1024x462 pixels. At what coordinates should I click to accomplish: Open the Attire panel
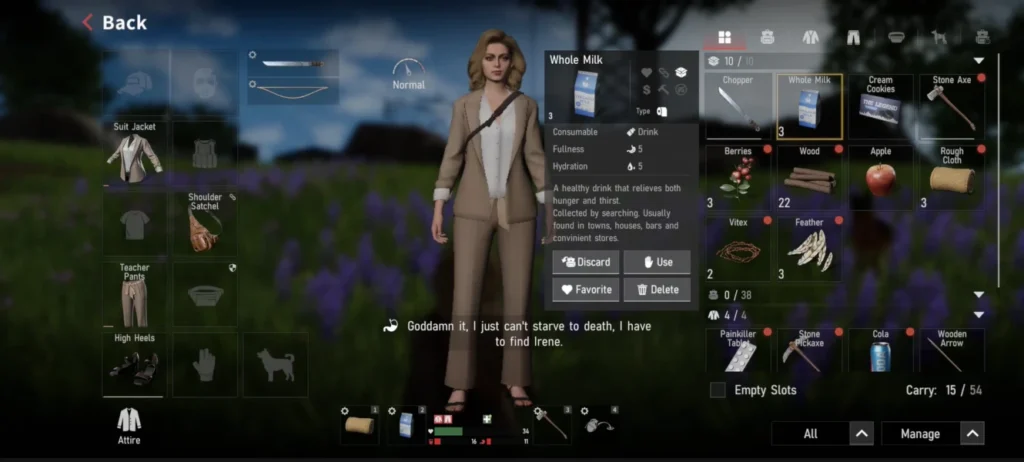(128, 424)
